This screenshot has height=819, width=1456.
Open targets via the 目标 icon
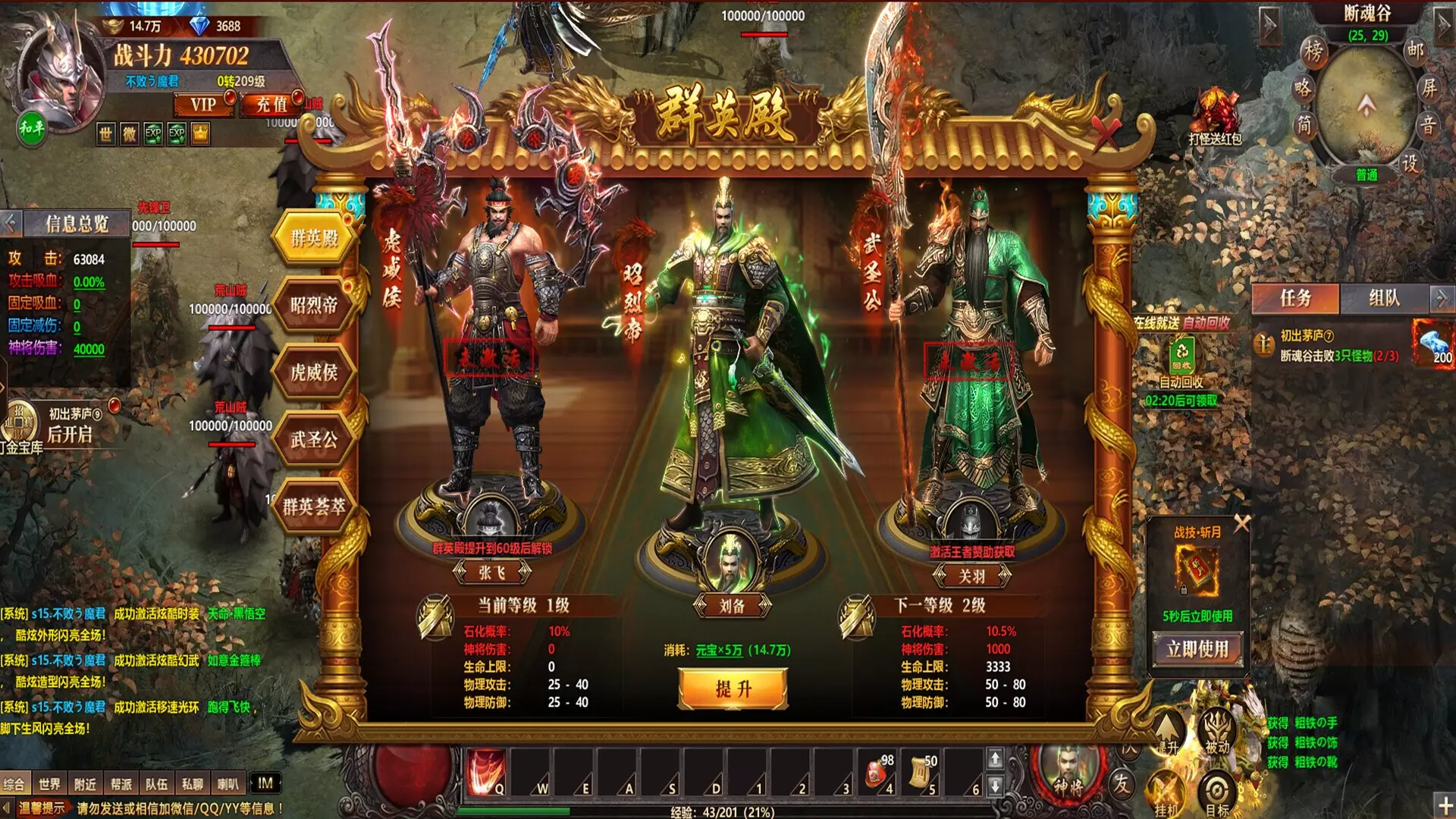tap(1217, 789)
